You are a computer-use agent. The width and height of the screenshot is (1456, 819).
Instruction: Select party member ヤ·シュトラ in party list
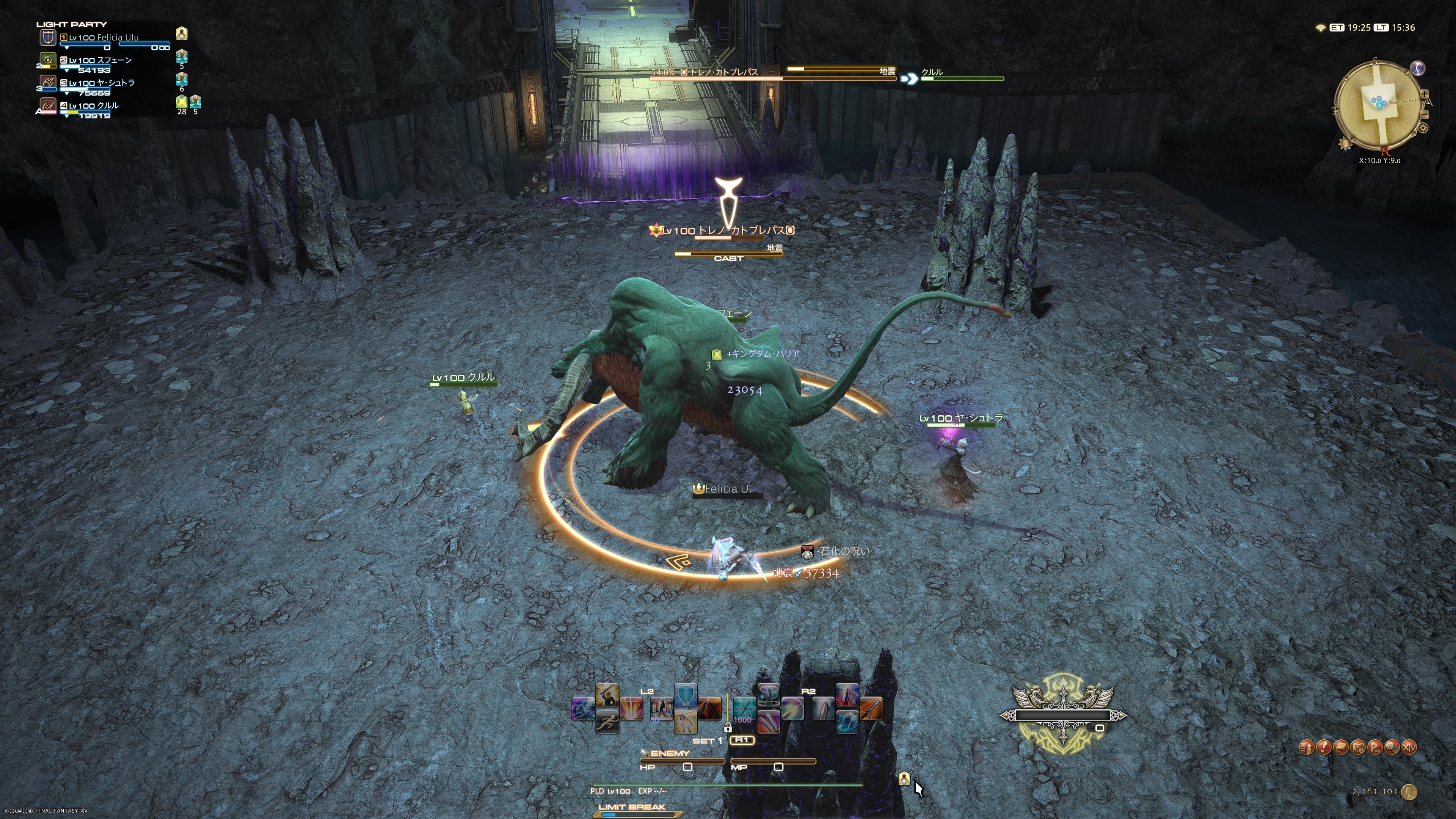point(102,83)
